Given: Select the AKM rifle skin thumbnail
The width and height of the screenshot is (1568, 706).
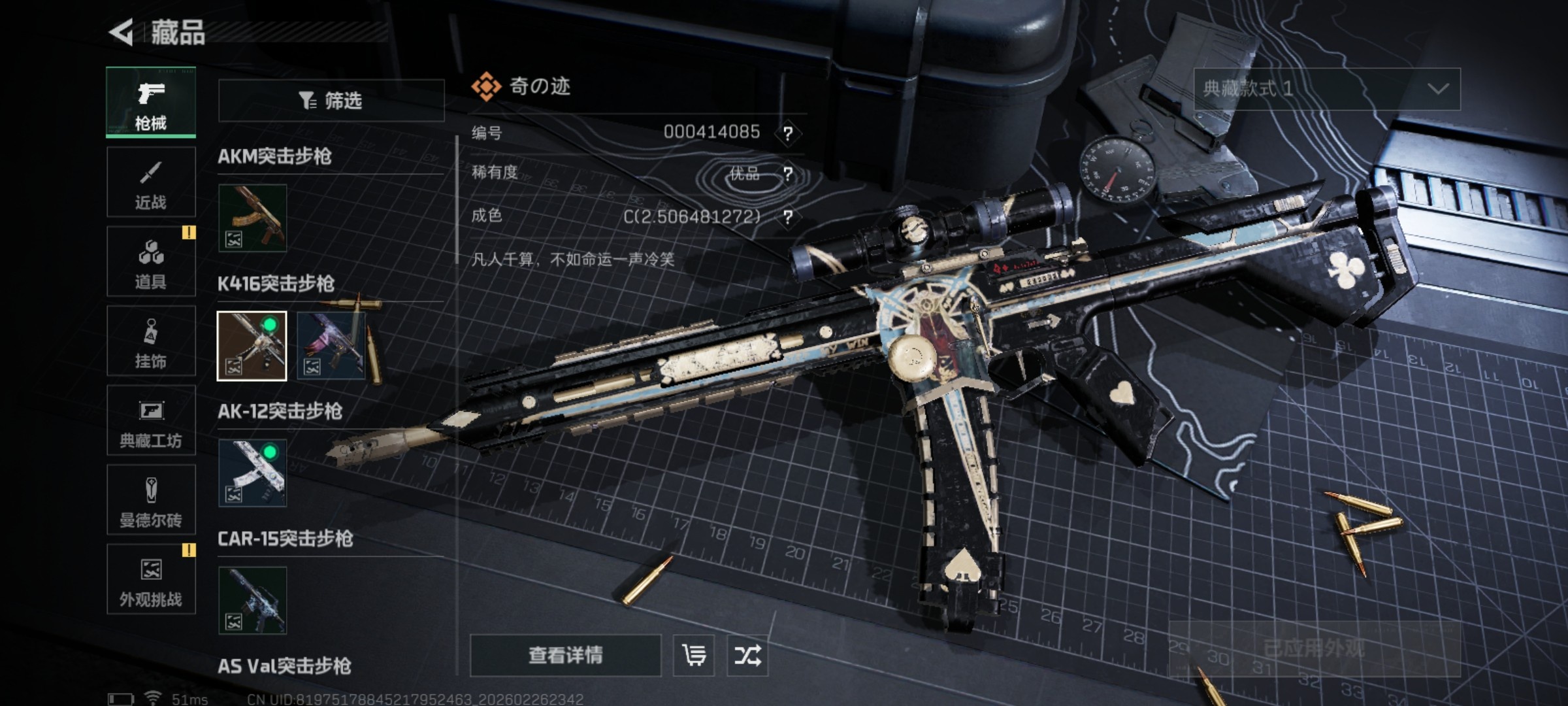Looking at the screenshot, I should click(x=252, y=218).
